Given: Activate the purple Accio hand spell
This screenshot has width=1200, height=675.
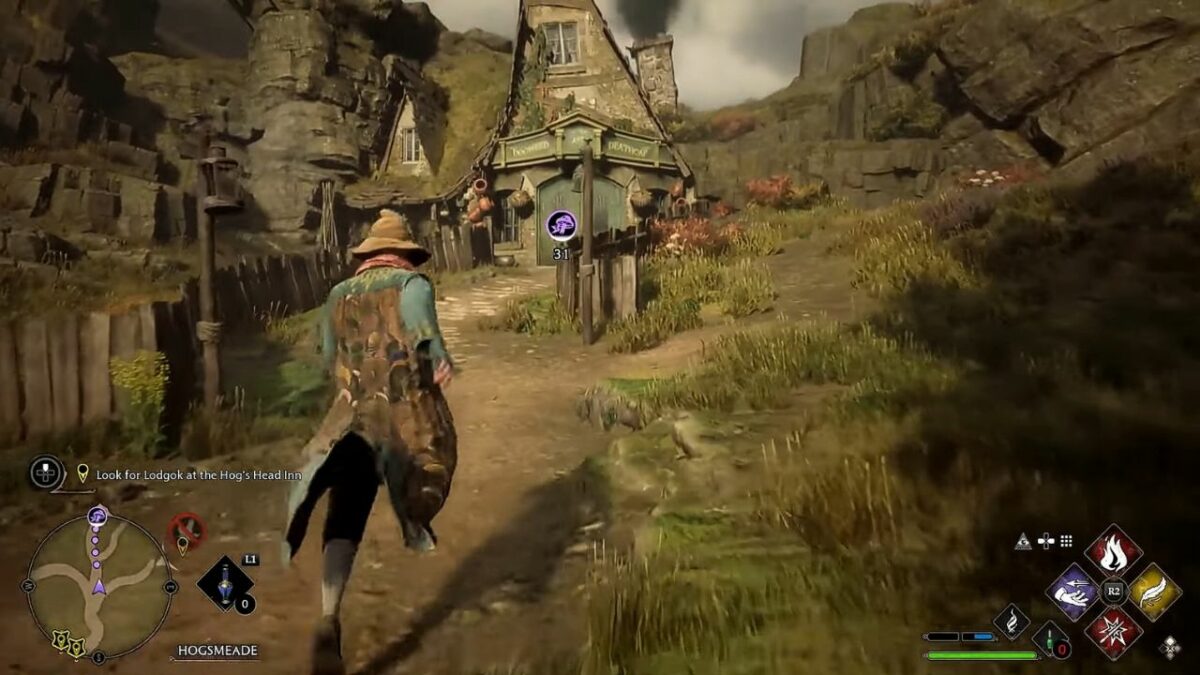Looking at the screenshot, I should pyautogui.click(x=1072, y=592).
